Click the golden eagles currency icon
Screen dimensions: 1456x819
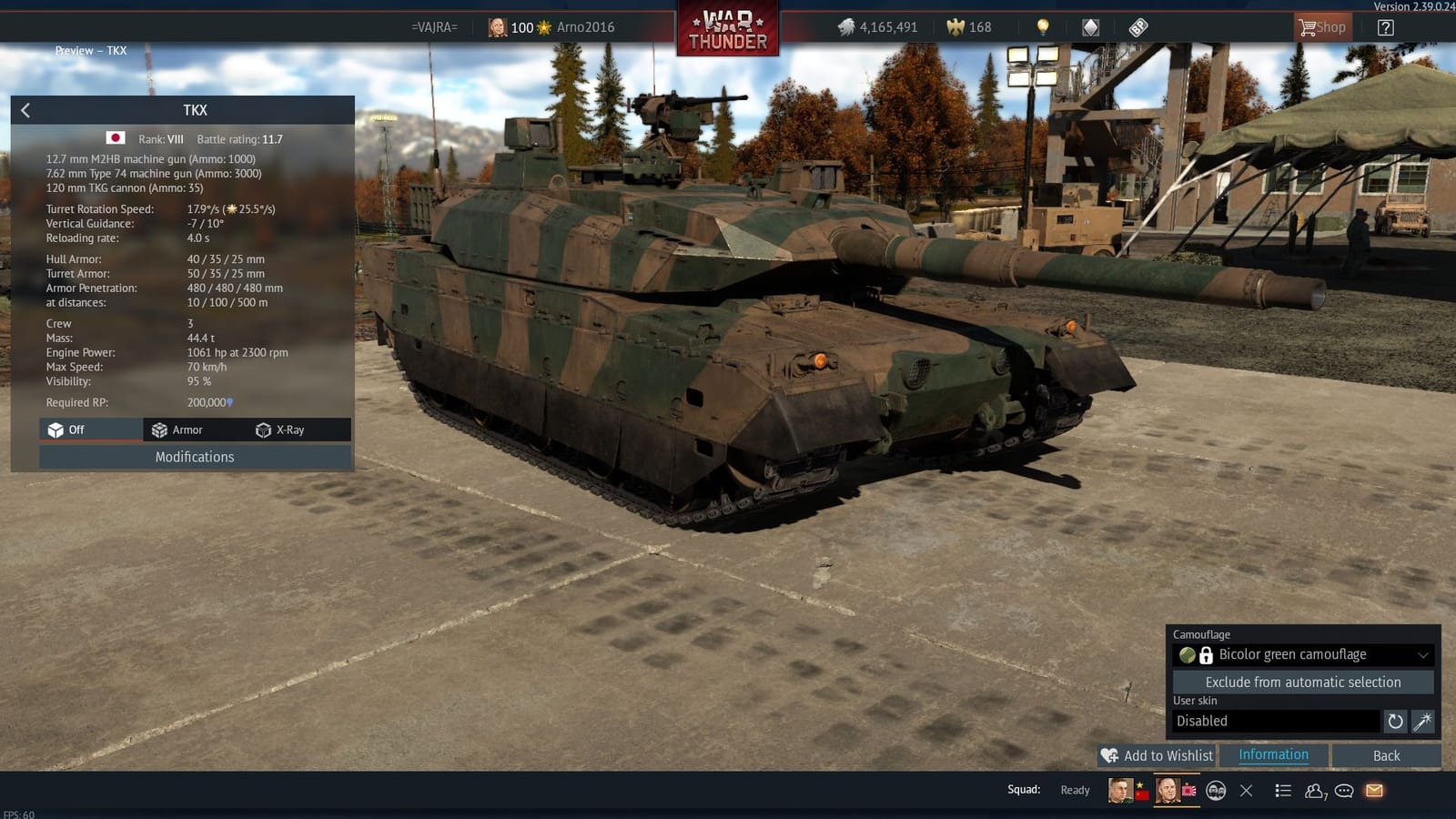click(x=955, y=27)
